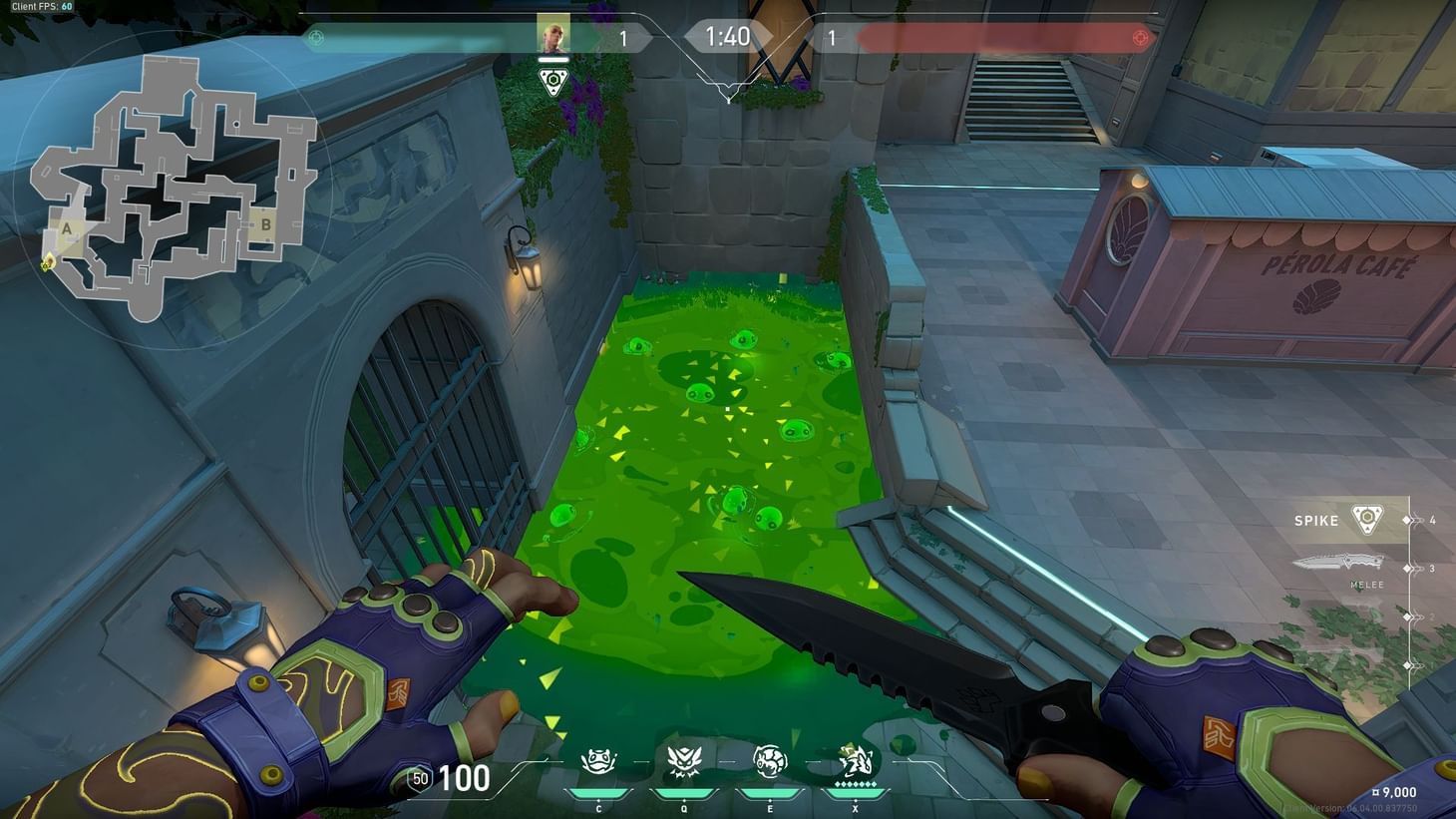
Task: Click the agent portrait in the top bar
Action: click(552, 35)
